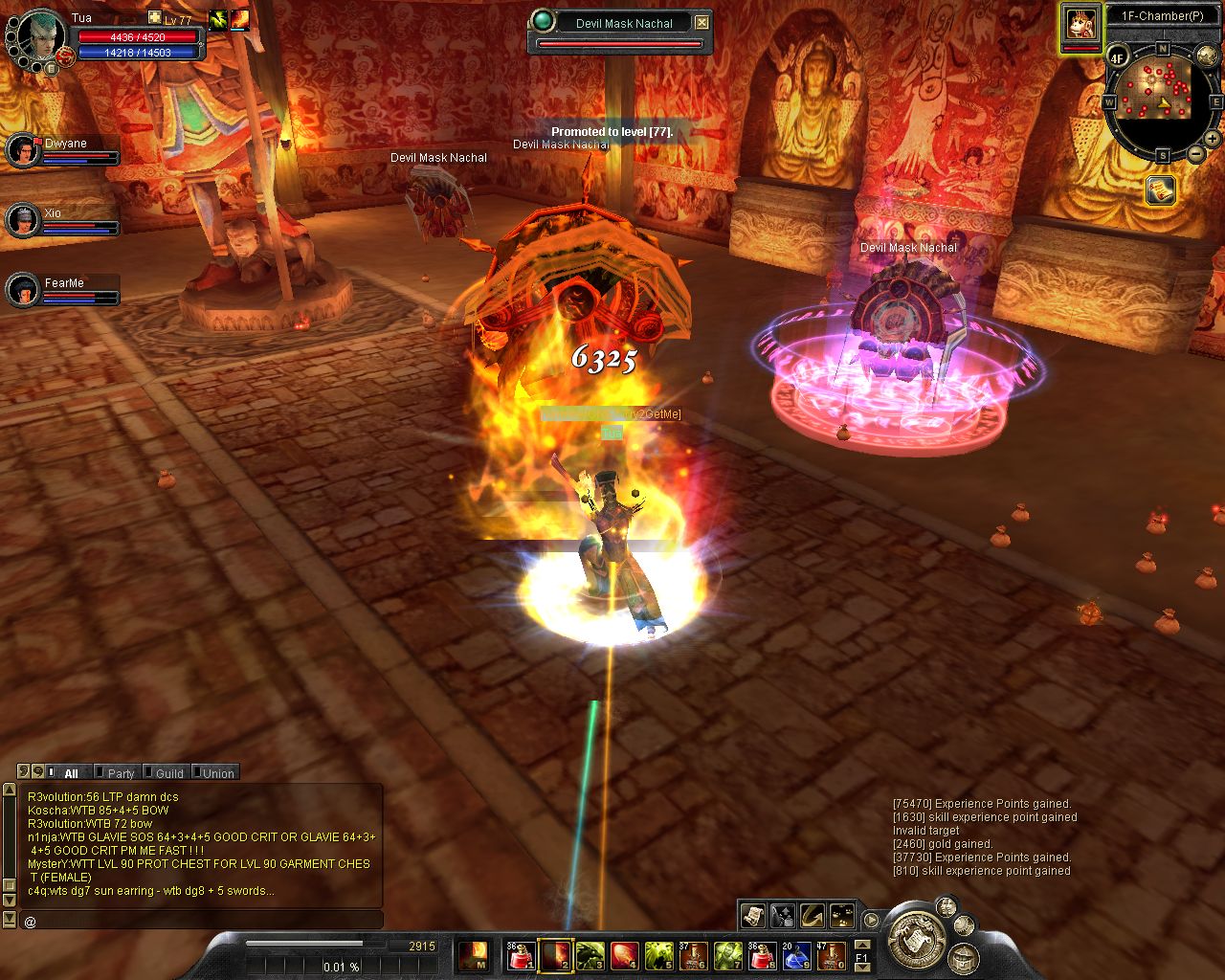The height and width of the screenshot is (980, 1225).
Task: Click the chat message input field
Action: 201,921
